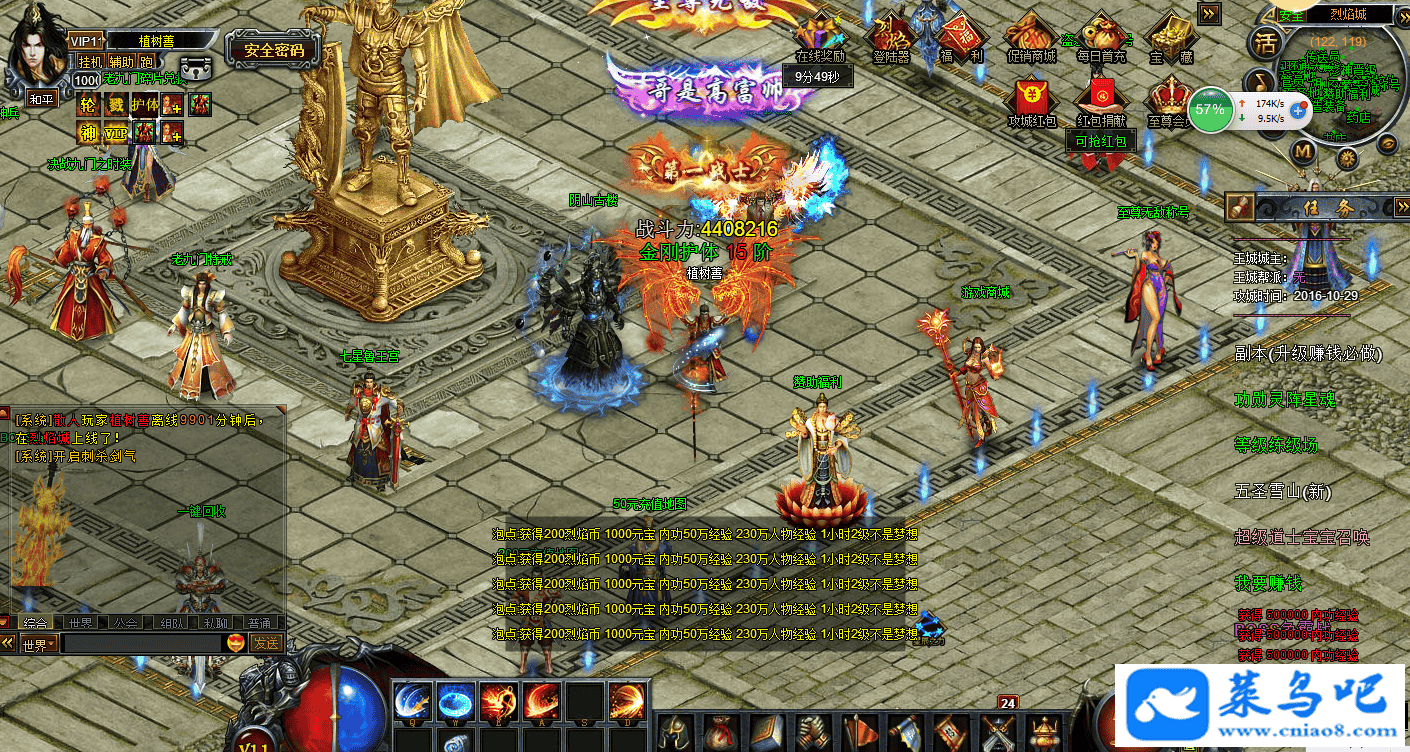Open the 在线奖励 online reward icon
Screen dimensions: 1410x752
click(820, 40)
